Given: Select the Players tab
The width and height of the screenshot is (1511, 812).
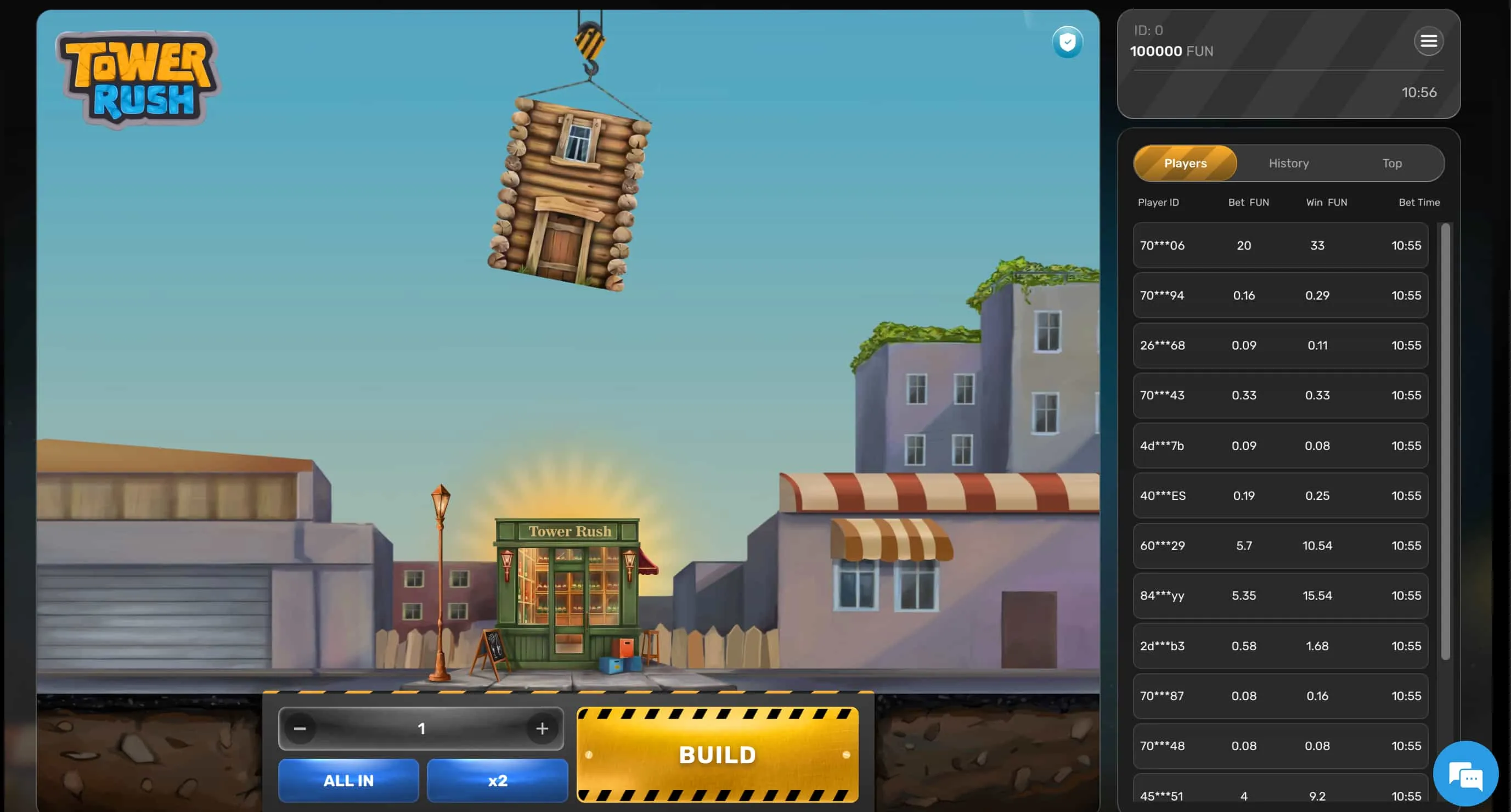Looking at the screenshot, I should click(1185, 163).
